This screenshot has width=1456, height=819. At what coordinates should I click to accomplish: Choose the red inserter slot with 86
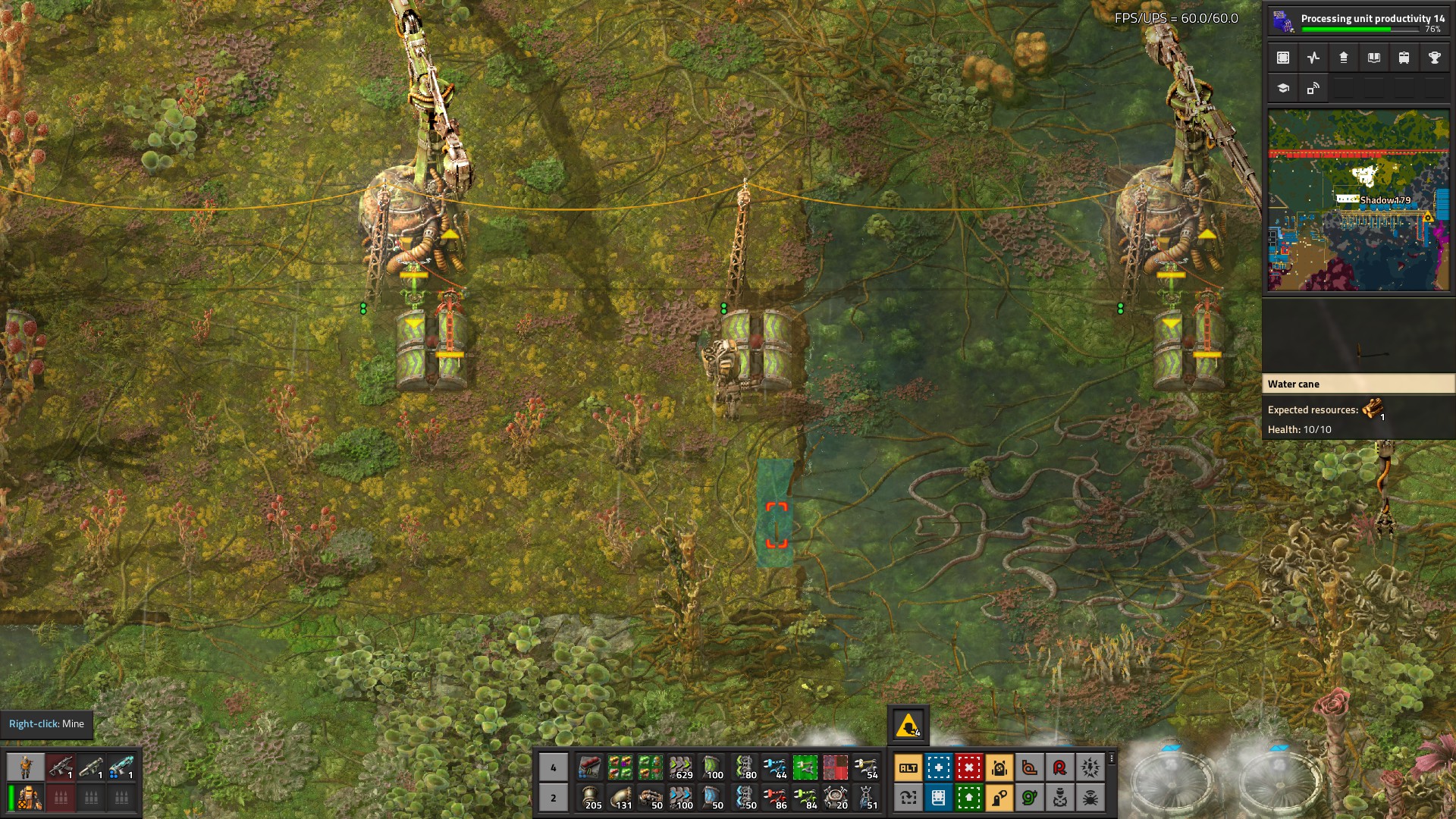point(774,798)
